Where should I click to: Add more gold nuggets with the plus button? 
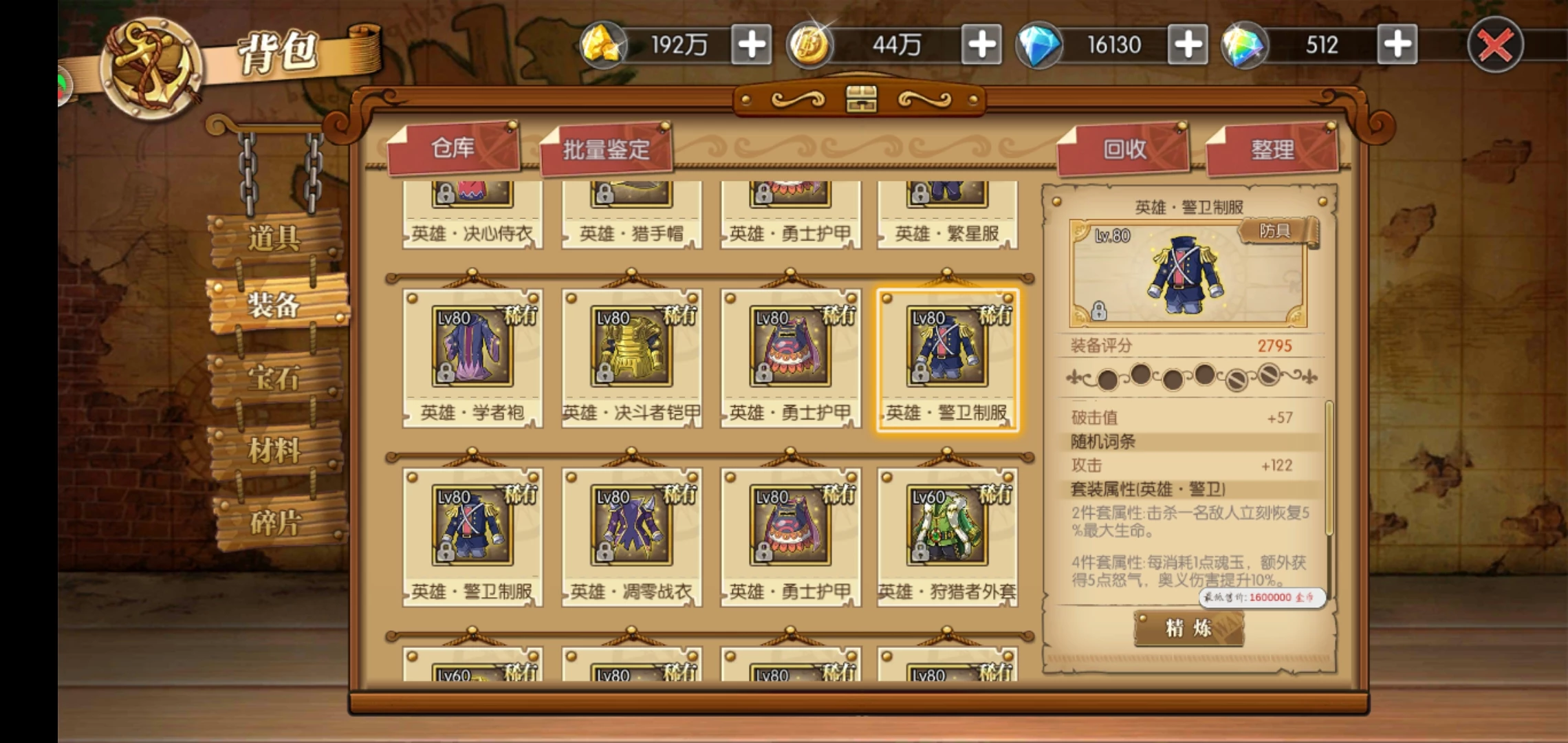(751, 45)
